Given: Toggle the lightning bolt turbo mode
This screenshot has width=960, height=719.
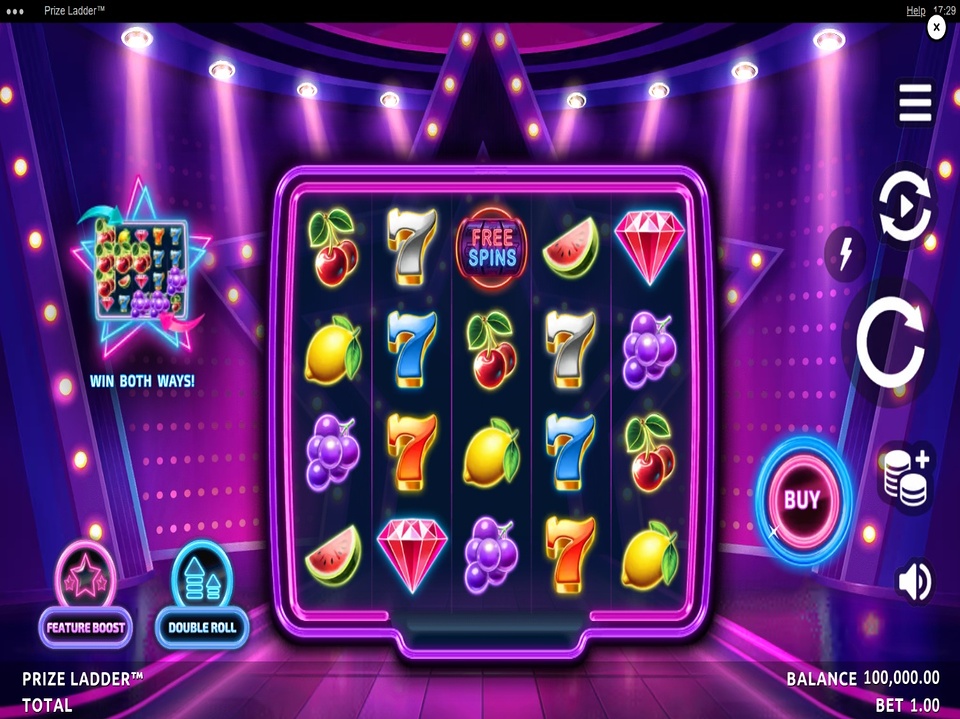Looking at the screenshot, I should [846, 254].
